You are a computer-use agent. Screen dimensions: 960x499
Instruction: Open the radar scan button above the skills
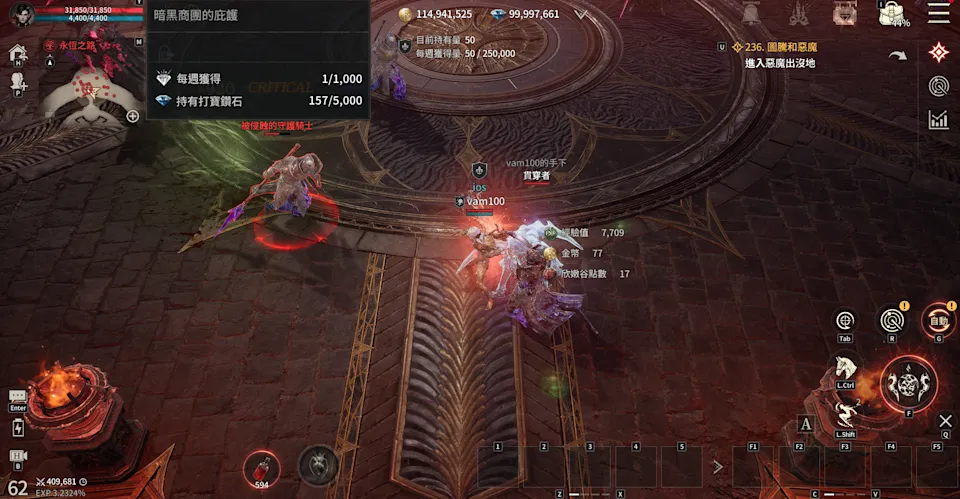click(x=891, y=320)
